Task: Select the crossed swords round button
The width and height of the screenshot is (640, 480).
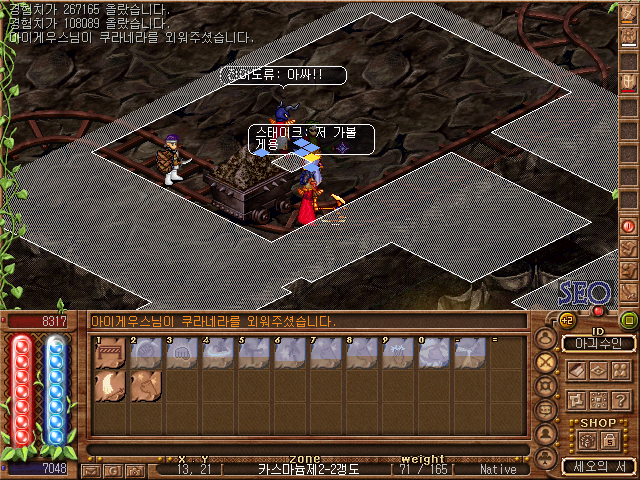Action: (546, 362)
